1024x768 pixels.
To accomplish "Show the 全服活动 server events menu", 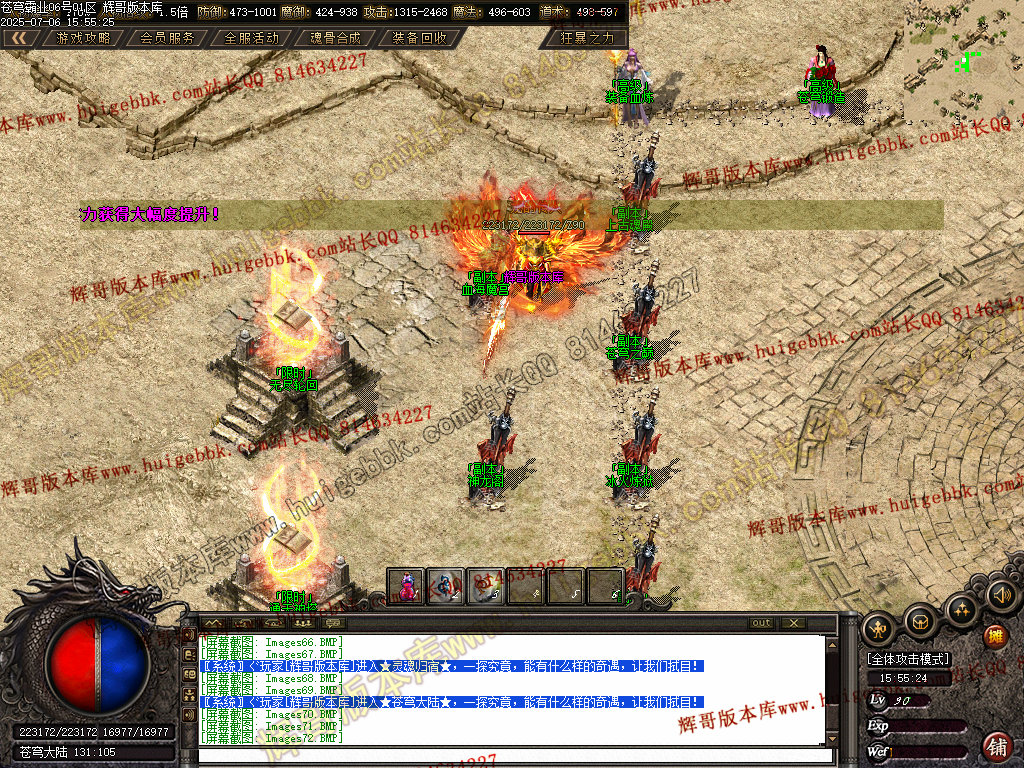I will coord(251,38).
